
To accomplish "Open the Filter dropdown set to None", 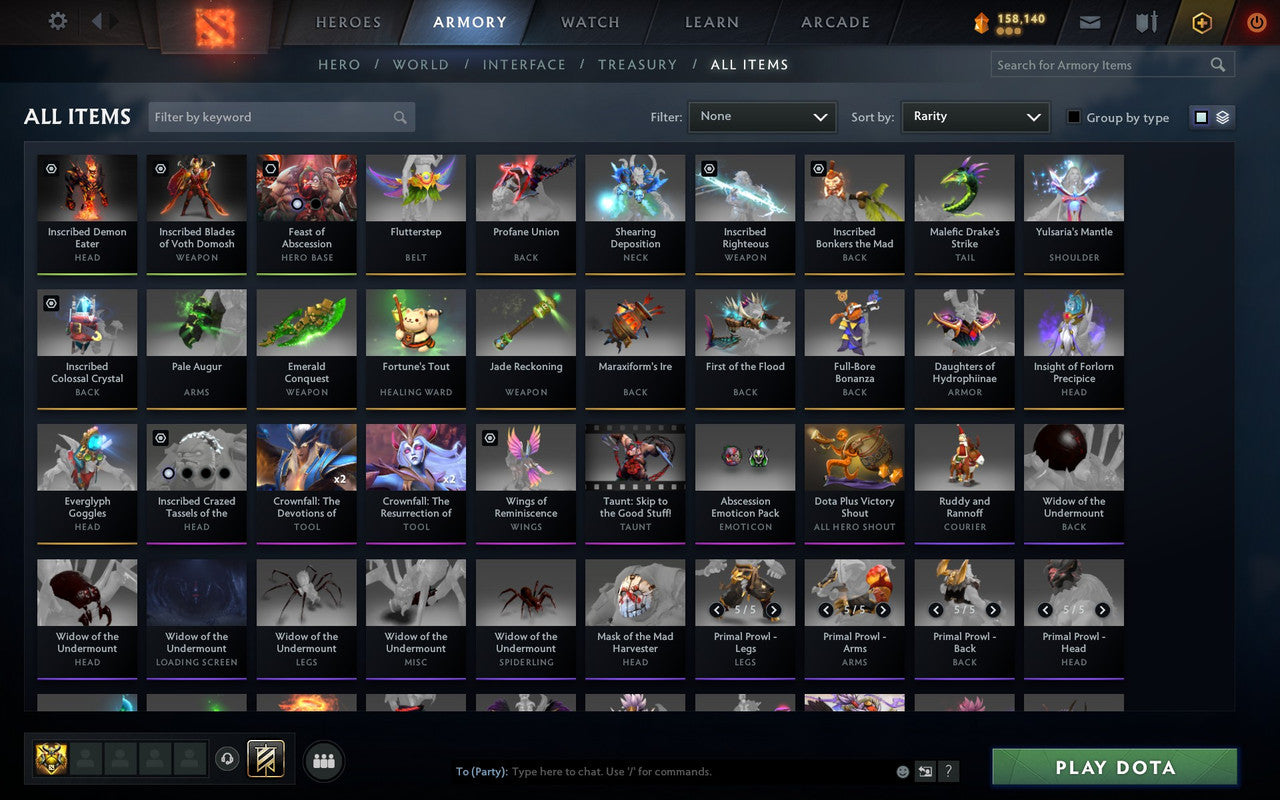I will pos(762,117).
